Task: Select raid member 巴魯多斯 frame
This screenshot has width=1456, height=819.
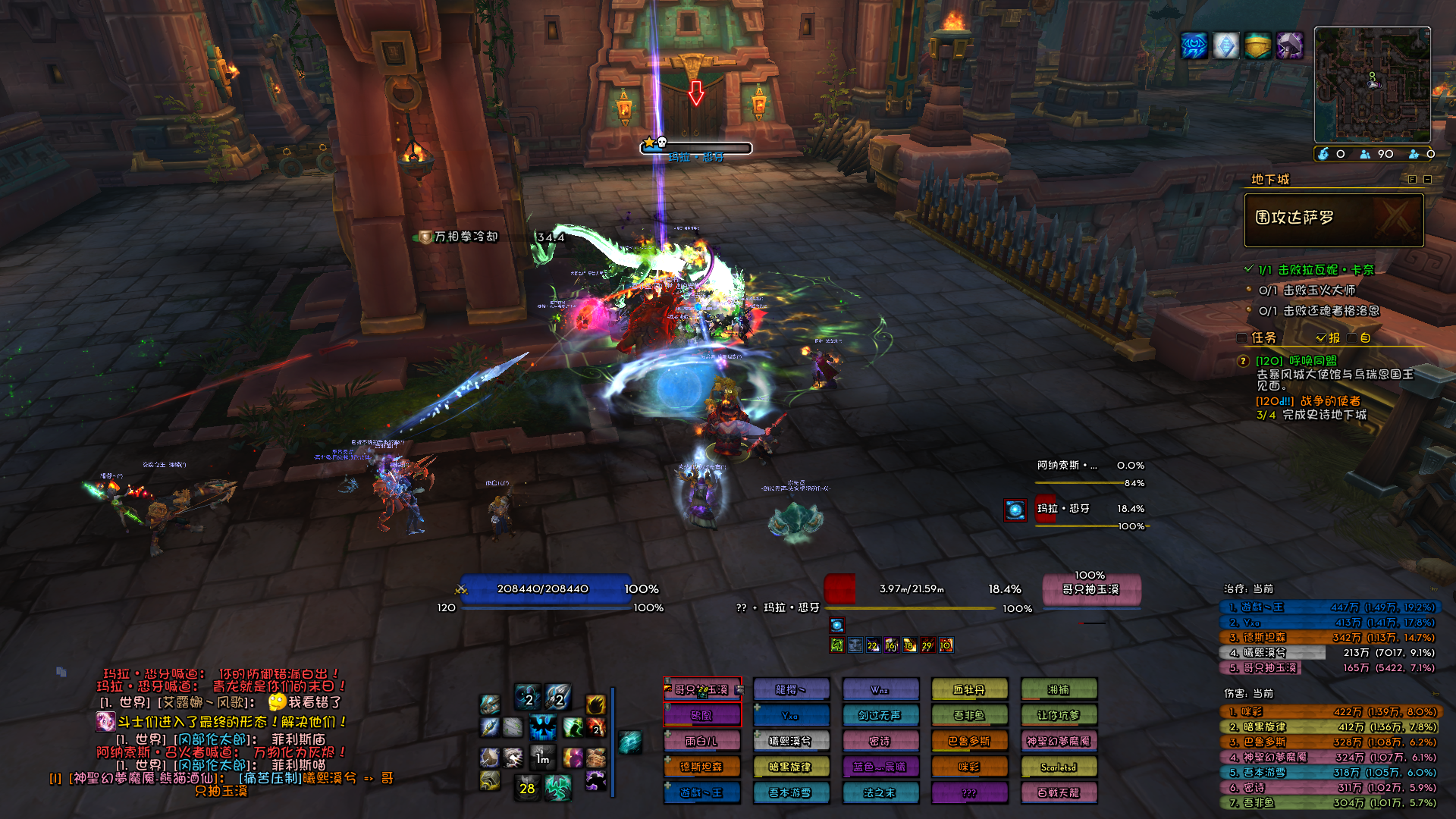Action: pyautogui.click(x=969, y=742)
